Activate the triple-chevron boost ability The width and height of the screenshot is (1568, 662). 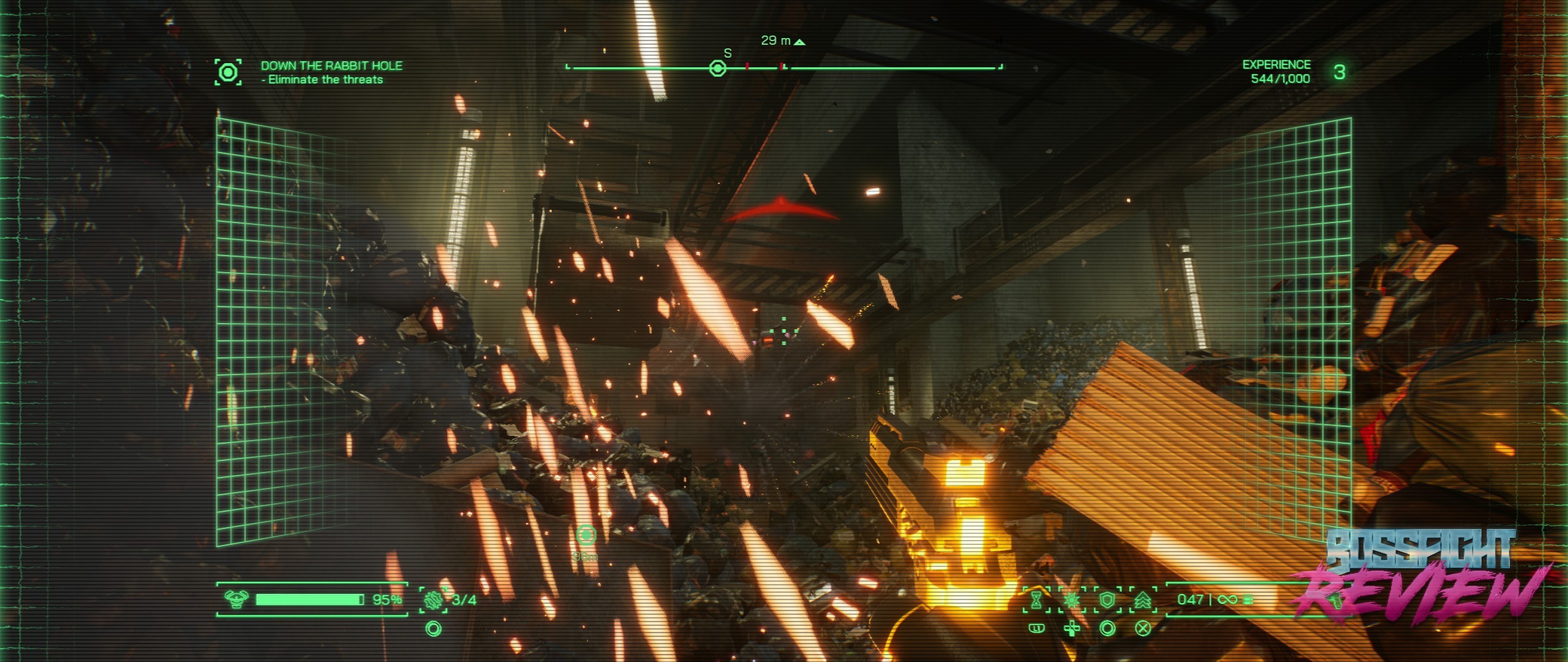pyautogui.click(x=1142, y=599)
